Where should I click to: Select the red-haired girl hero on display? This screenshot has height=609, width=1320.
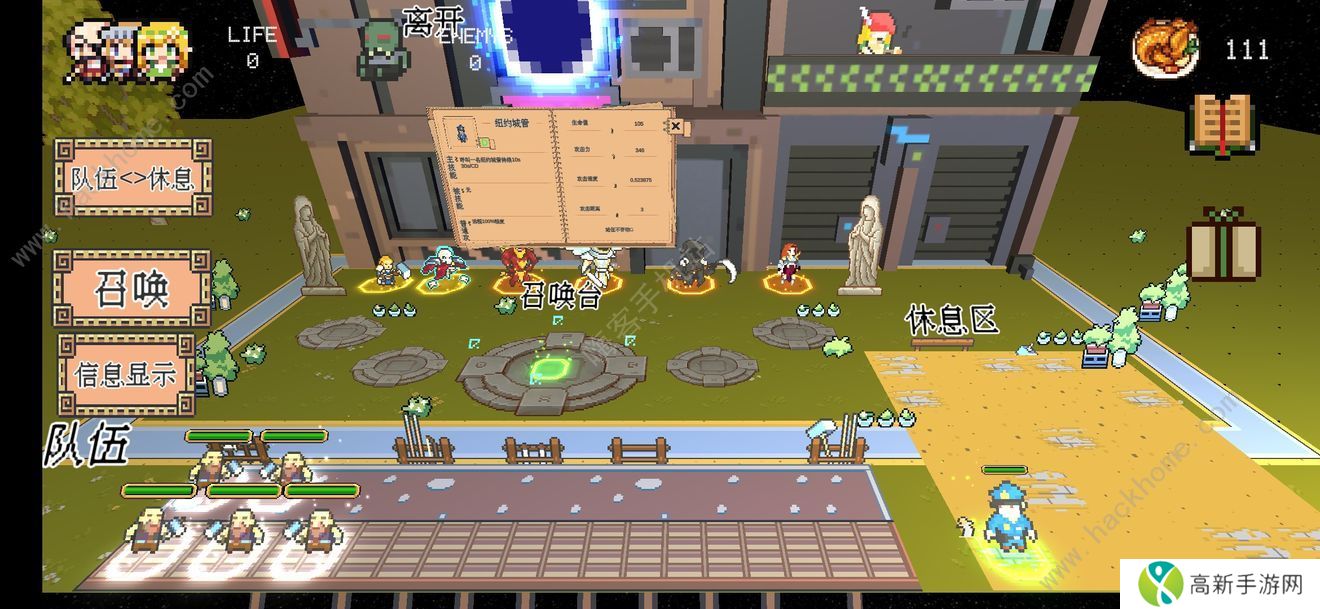(x=789, y=265)
